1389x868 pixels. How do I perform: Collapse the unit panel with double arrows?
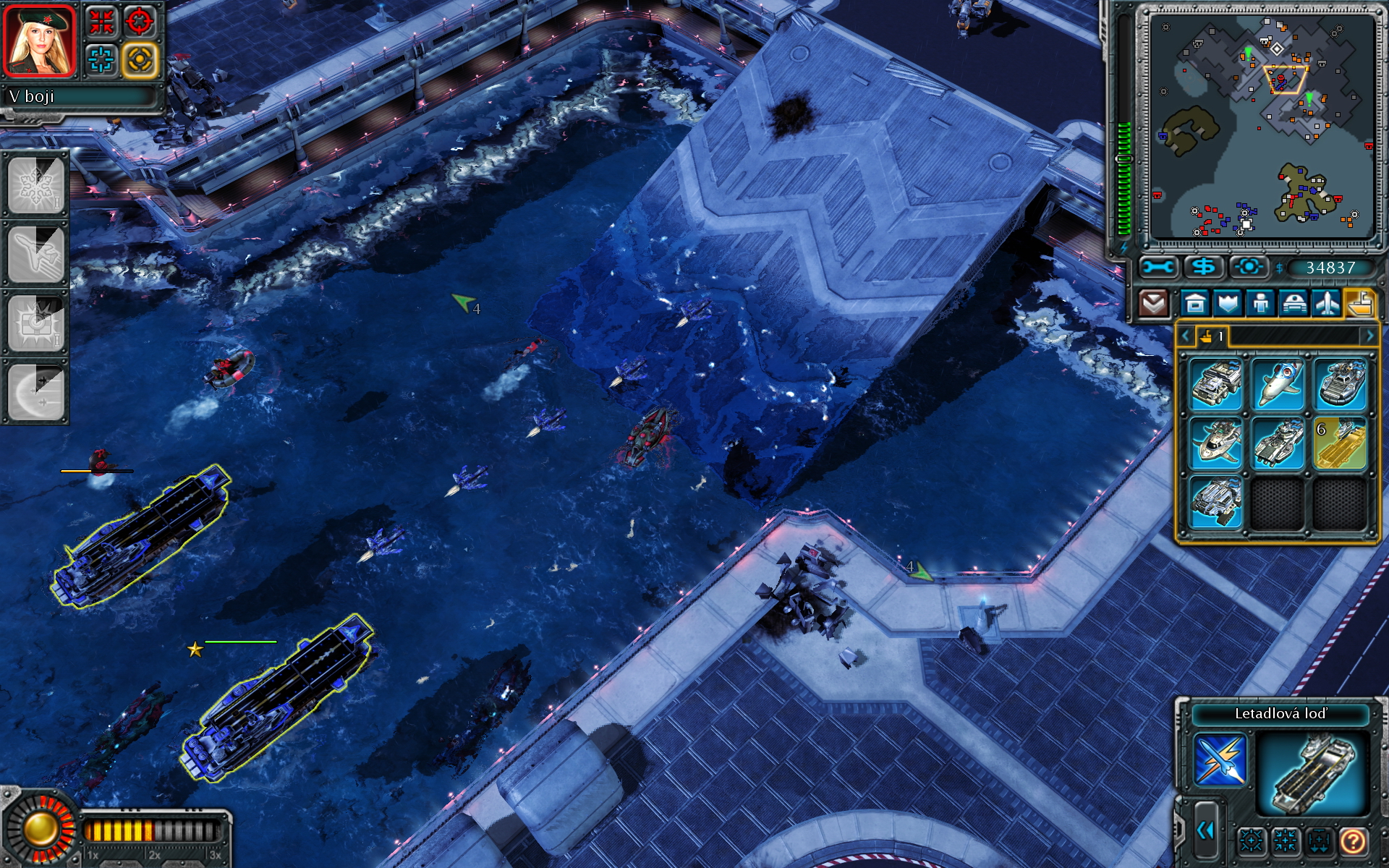point(1205,830)
